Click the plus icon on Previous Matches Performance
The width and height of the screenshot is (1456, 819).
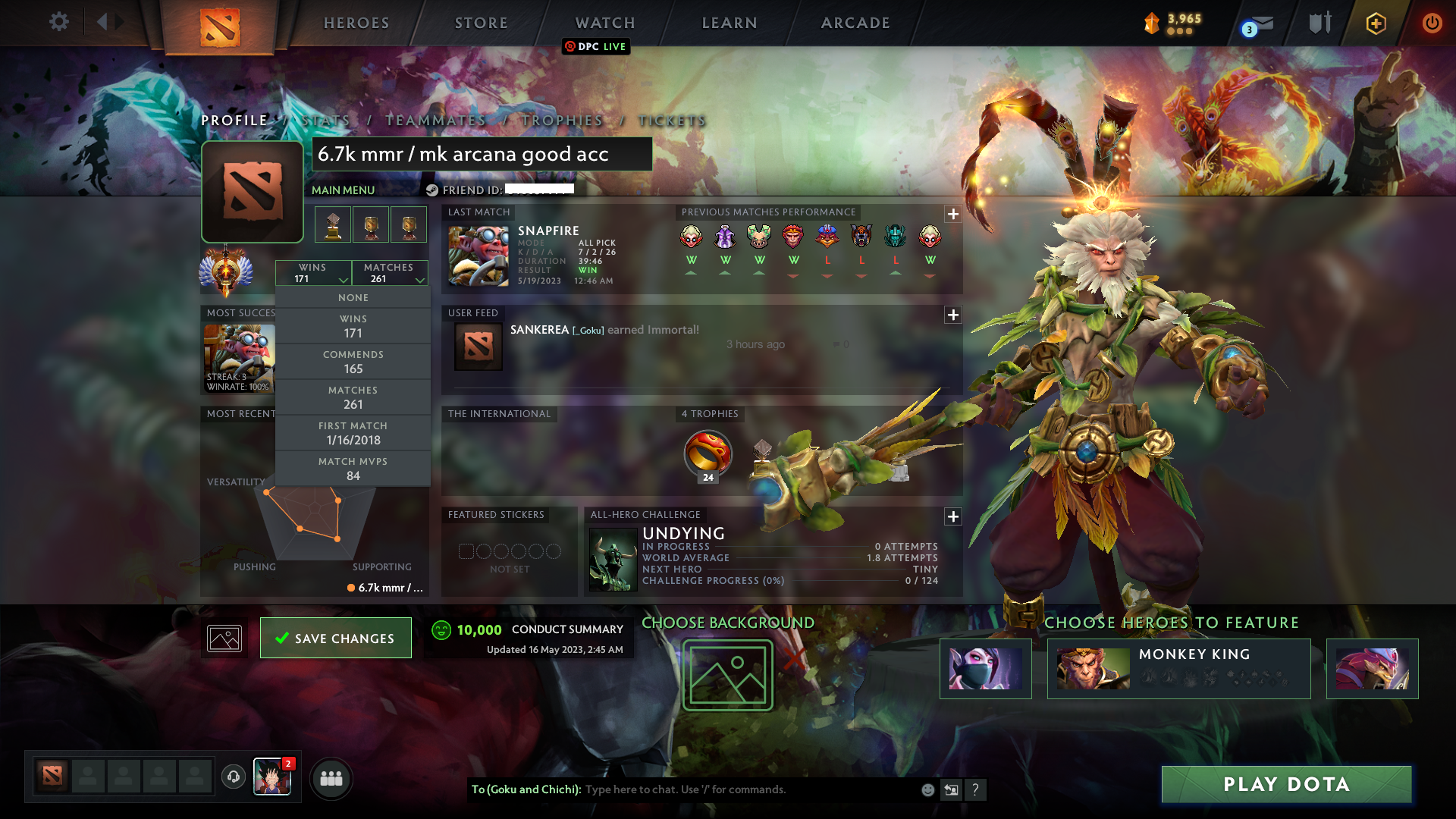tap(953, 215)
